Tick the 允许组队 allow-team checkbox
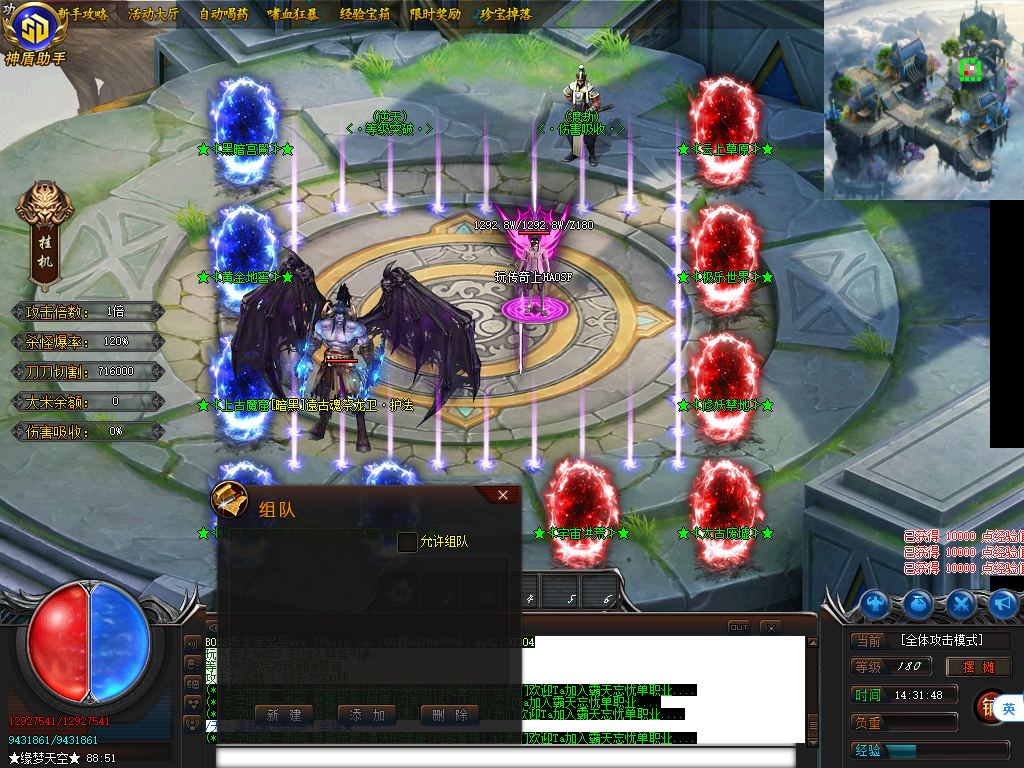The image size is (1024, 768). click(407, 542)
